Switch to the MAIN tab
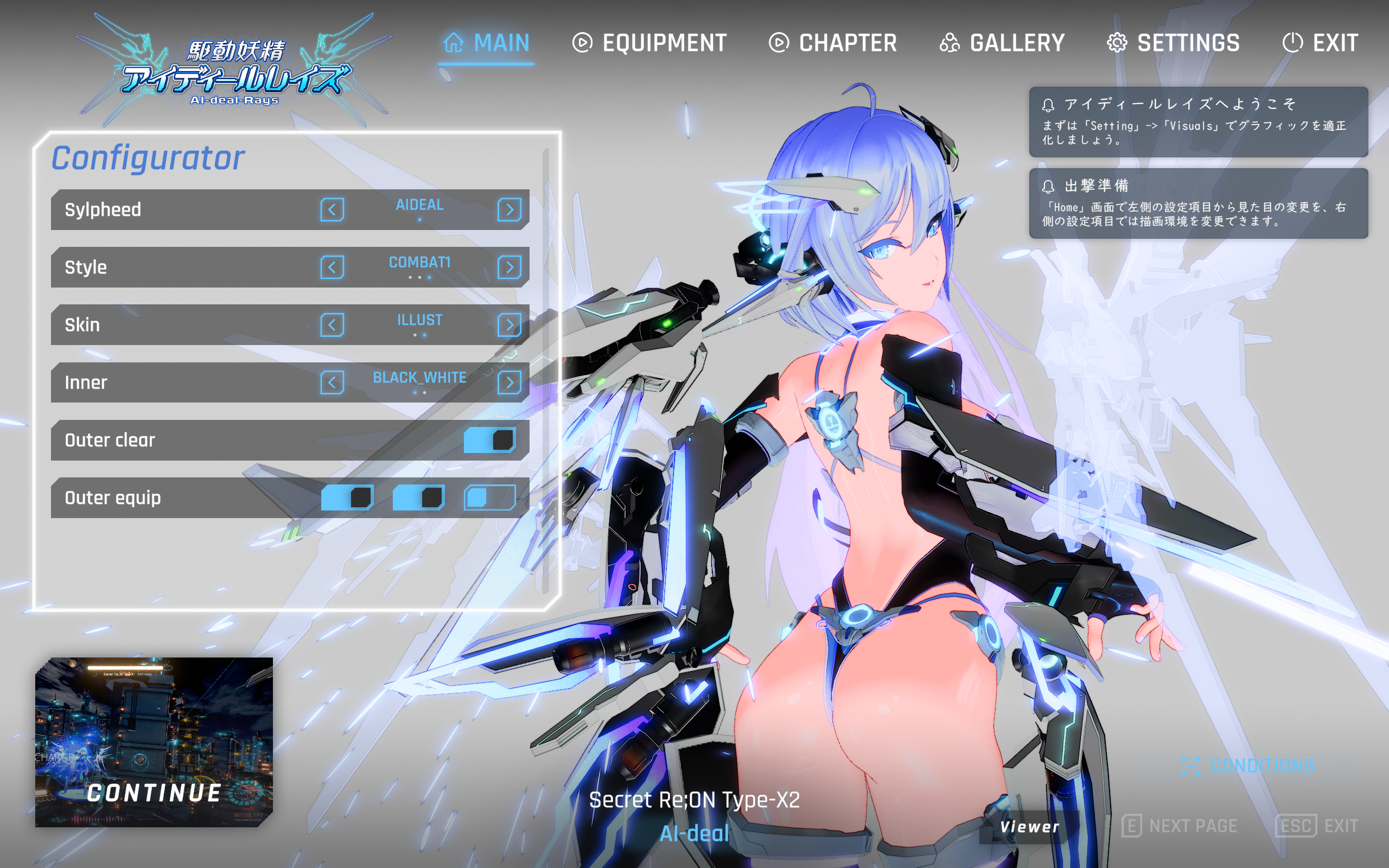 (487, 43)
